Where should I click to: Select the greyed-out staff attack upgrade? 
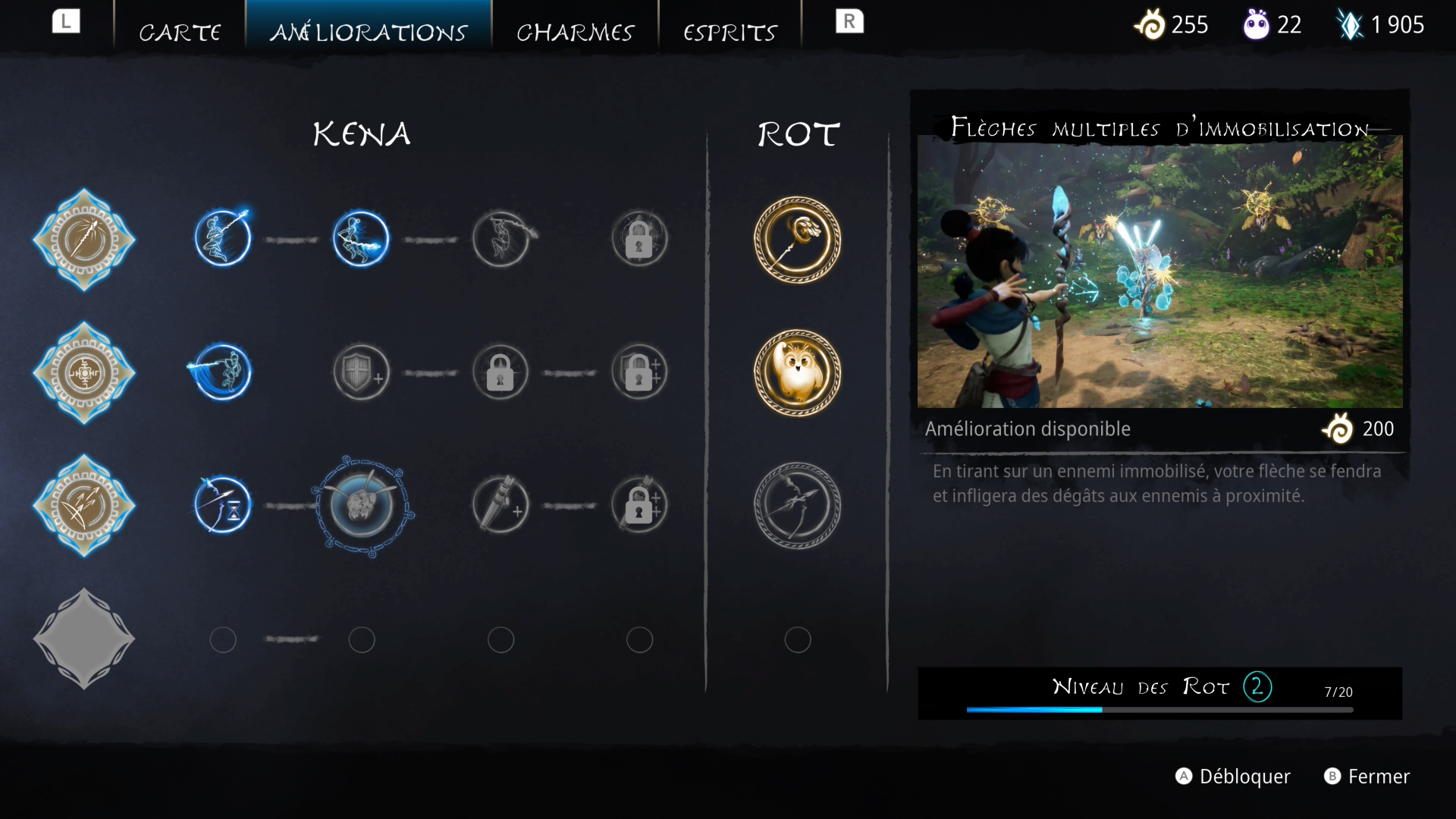500,239
